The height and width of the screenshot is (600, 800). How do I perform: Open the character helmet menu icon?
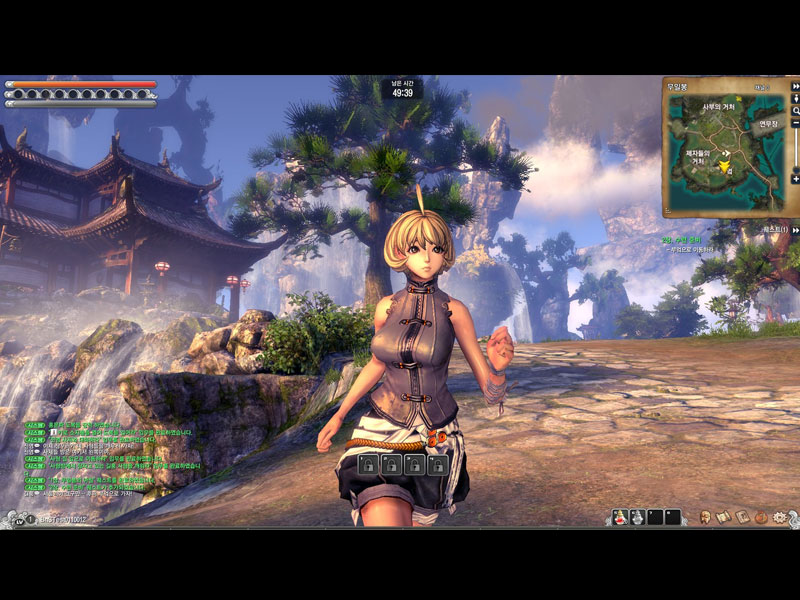coord(706,517)
